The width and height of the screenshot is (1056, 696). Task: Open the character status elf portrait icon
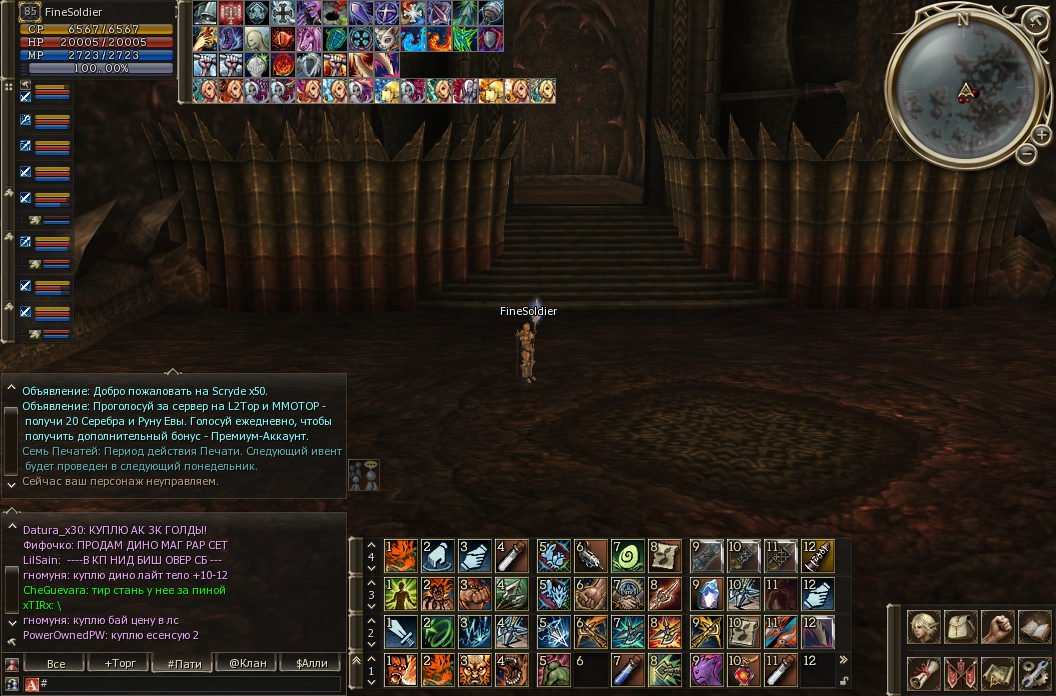coord(922,627)
